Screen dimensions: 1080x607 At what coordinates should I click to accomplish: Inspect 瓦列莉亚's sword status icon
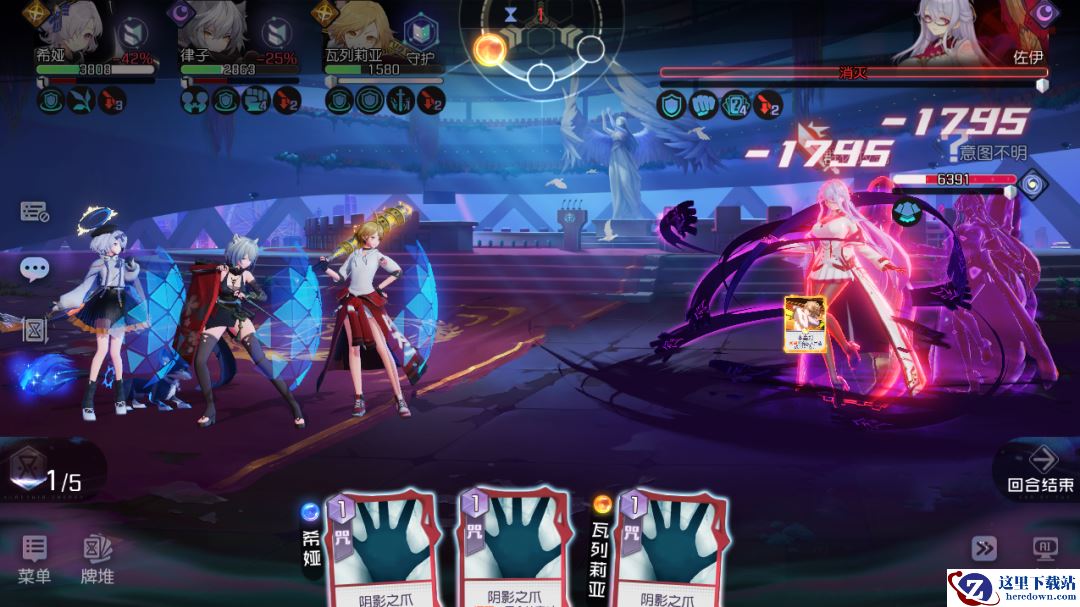point(401,101)
